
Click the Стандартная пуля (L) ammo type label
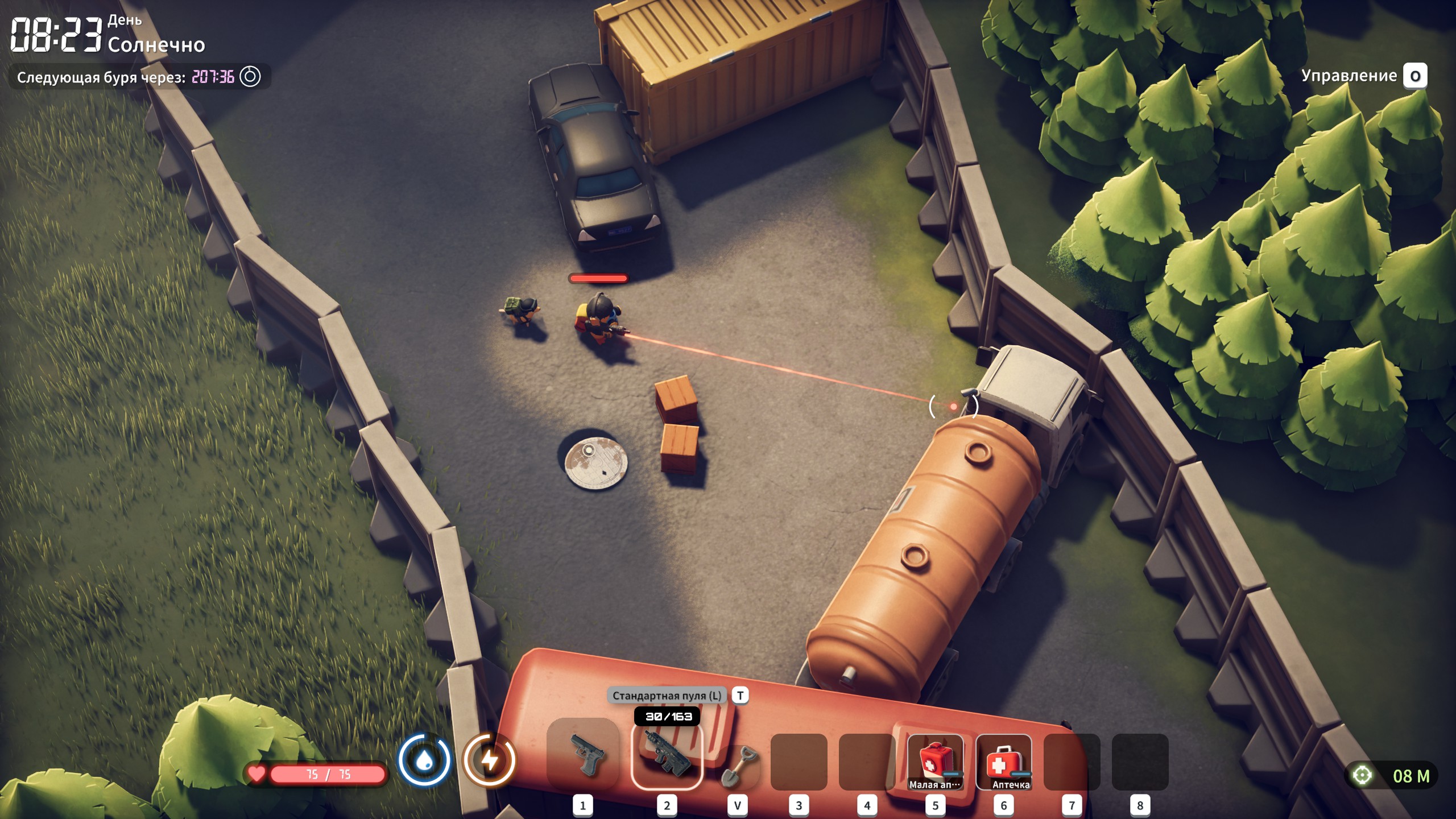[667, 696]
